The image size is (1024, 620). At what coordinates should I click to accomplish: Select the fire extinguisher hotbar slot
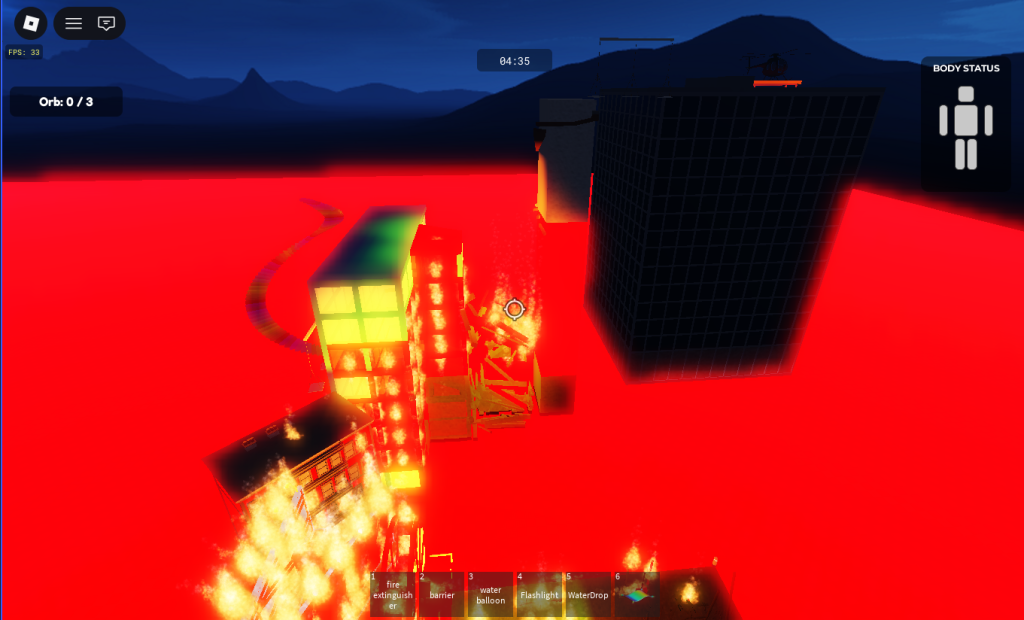[x=392, y=594]
